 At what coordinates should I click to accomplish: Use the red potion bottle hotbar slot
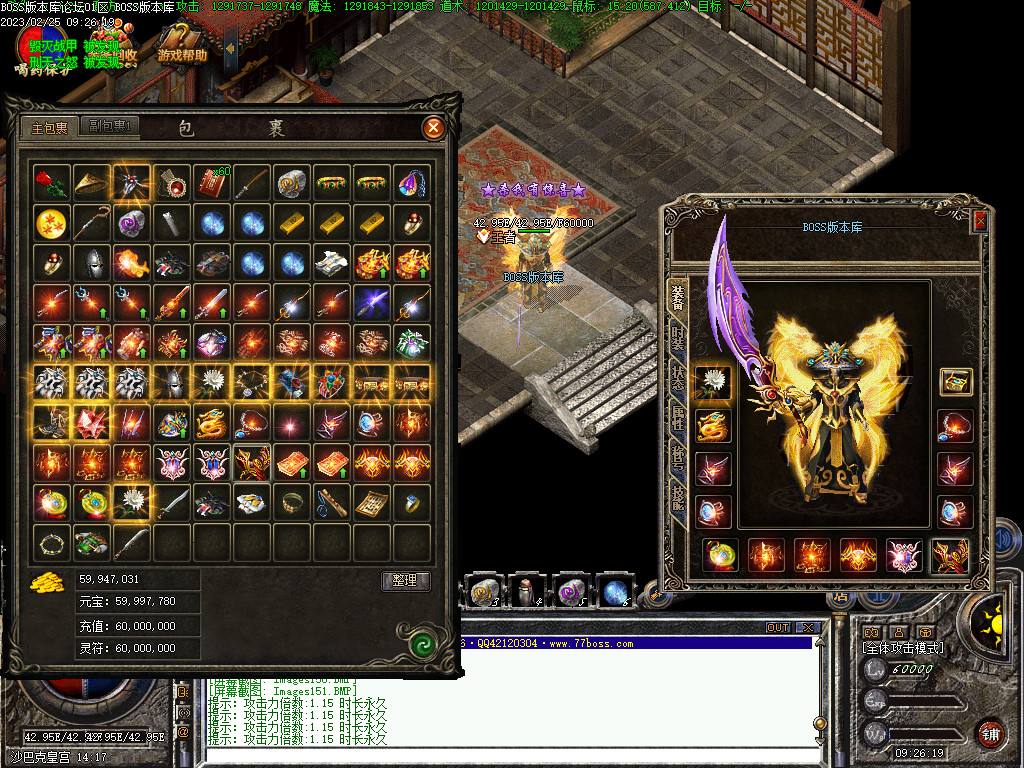pyautogui.click(x=527, y=592)
